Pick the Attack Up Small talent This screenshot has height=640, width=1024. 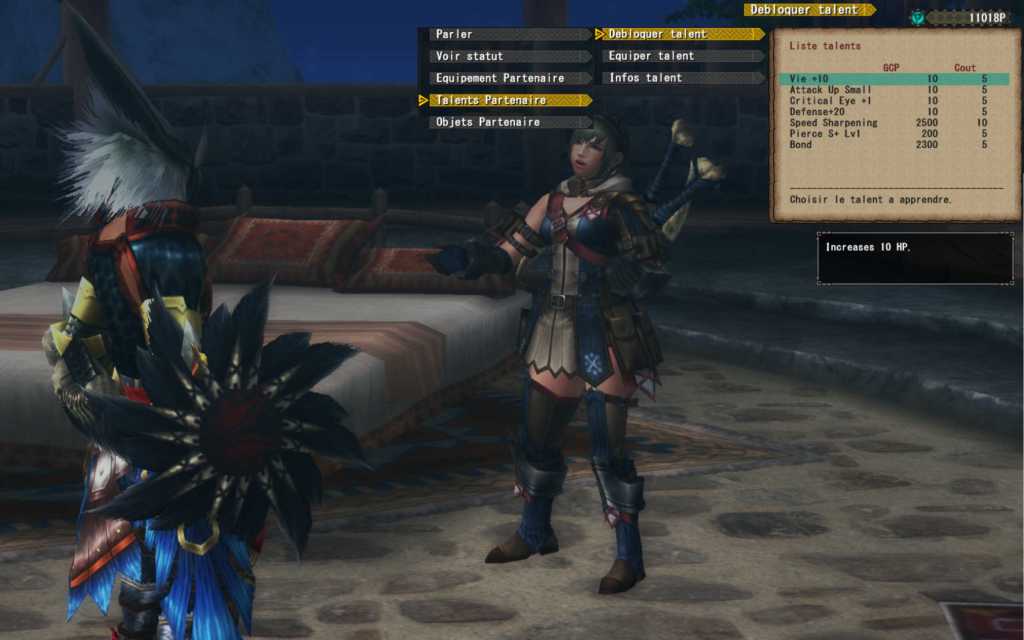pos(893,90)
